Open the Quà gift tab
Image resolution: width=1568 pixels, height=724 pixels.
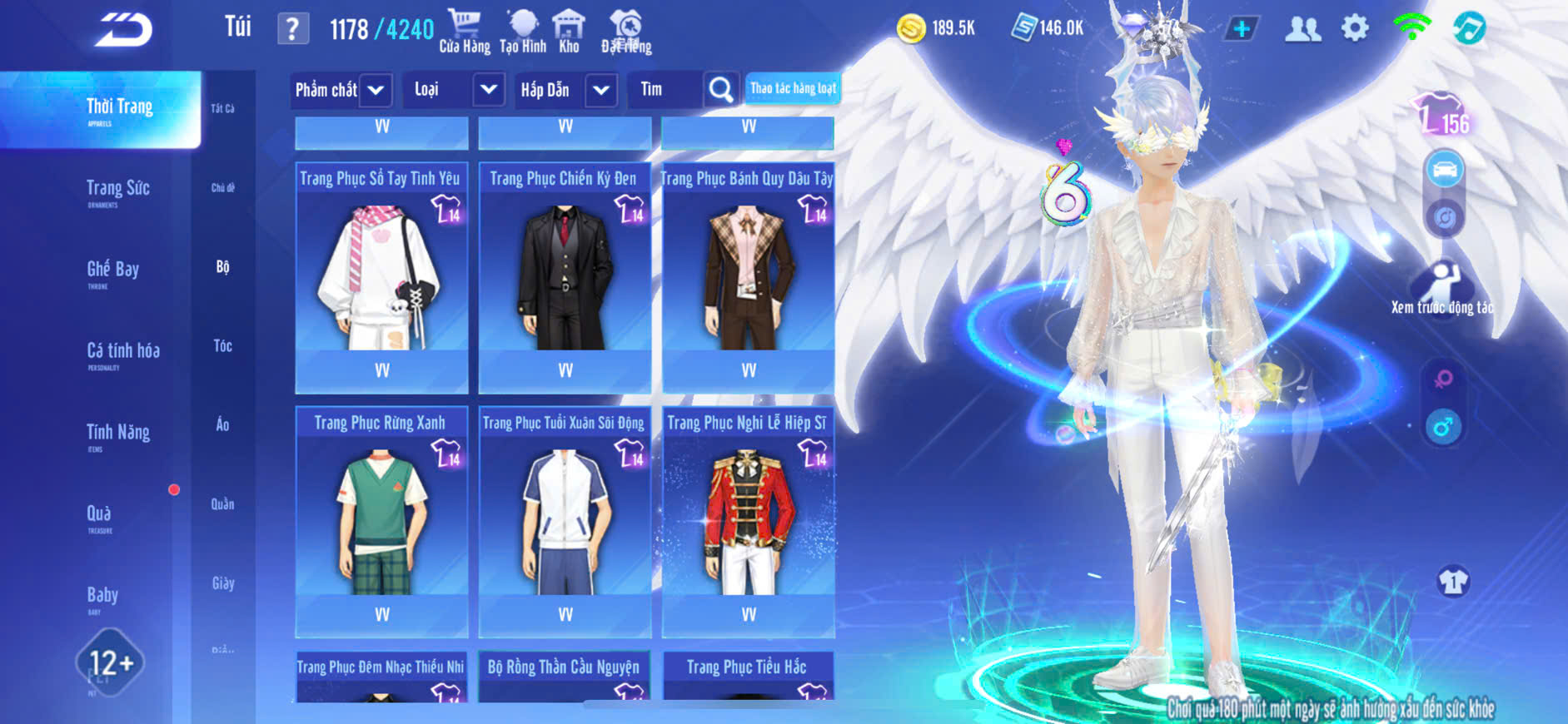[99, 515]
